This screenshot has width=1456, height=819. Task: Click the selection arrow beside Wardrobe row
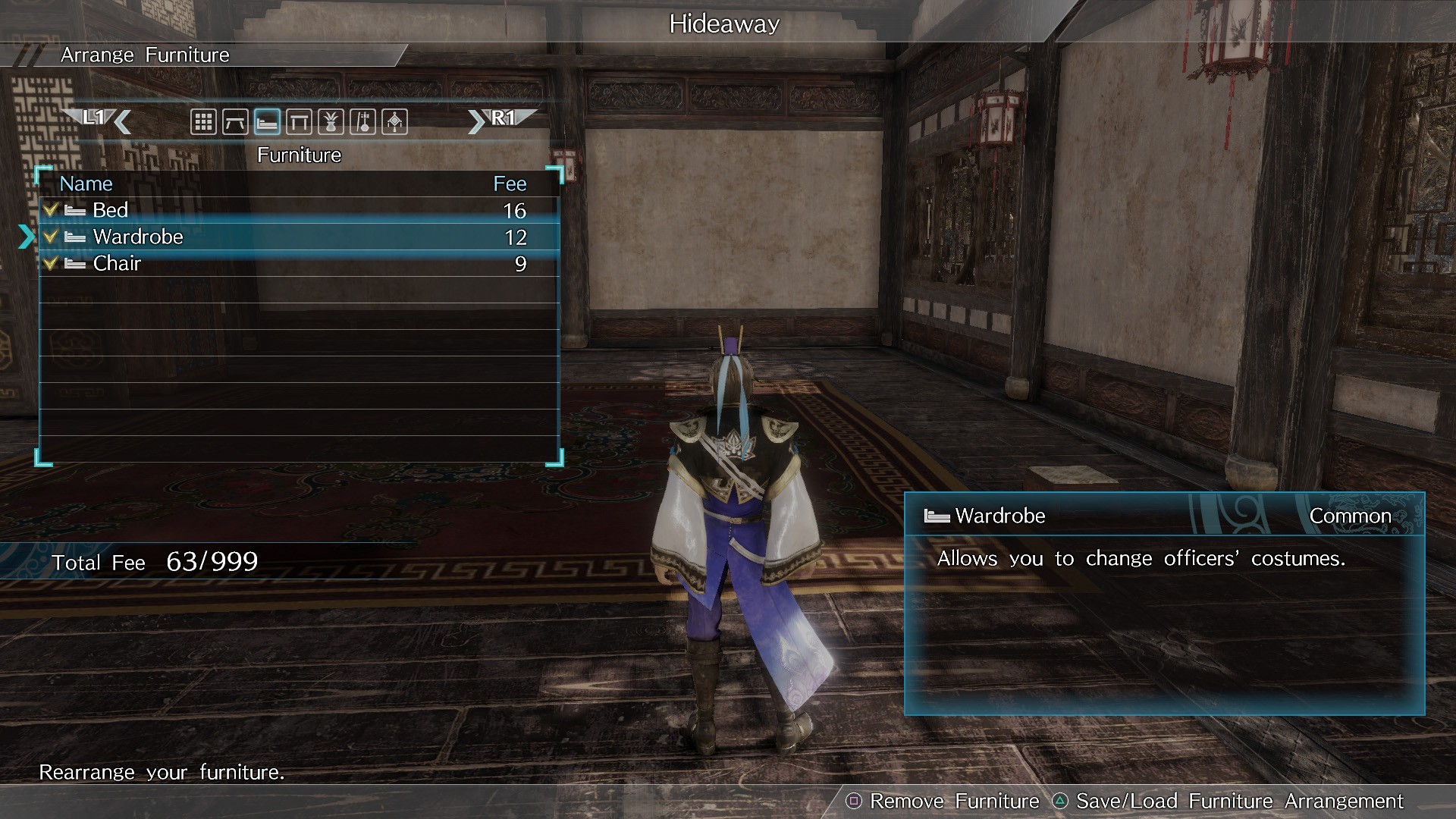click(27, 237)
